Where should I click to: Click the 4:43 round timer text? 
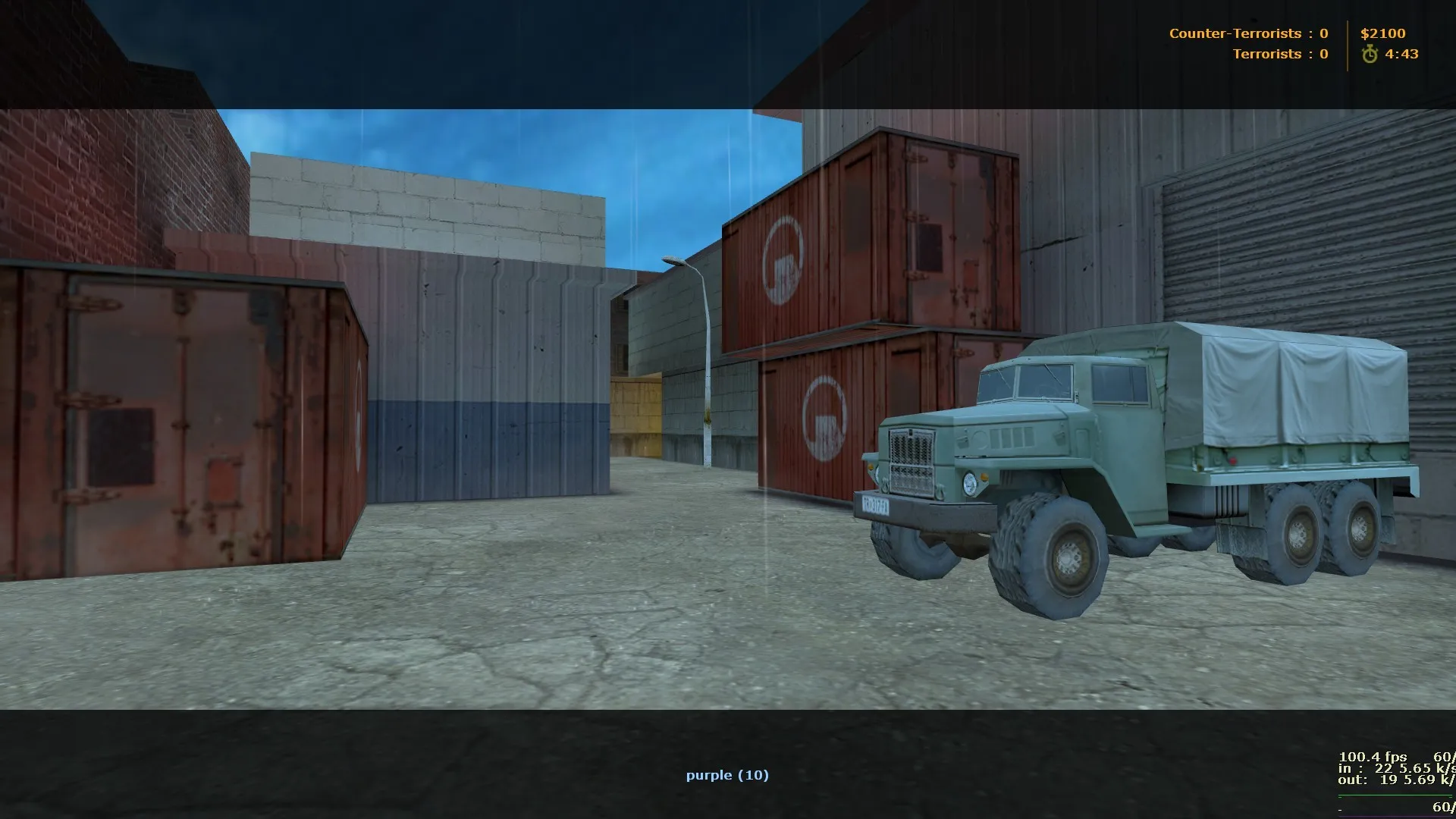[1402, 55]
